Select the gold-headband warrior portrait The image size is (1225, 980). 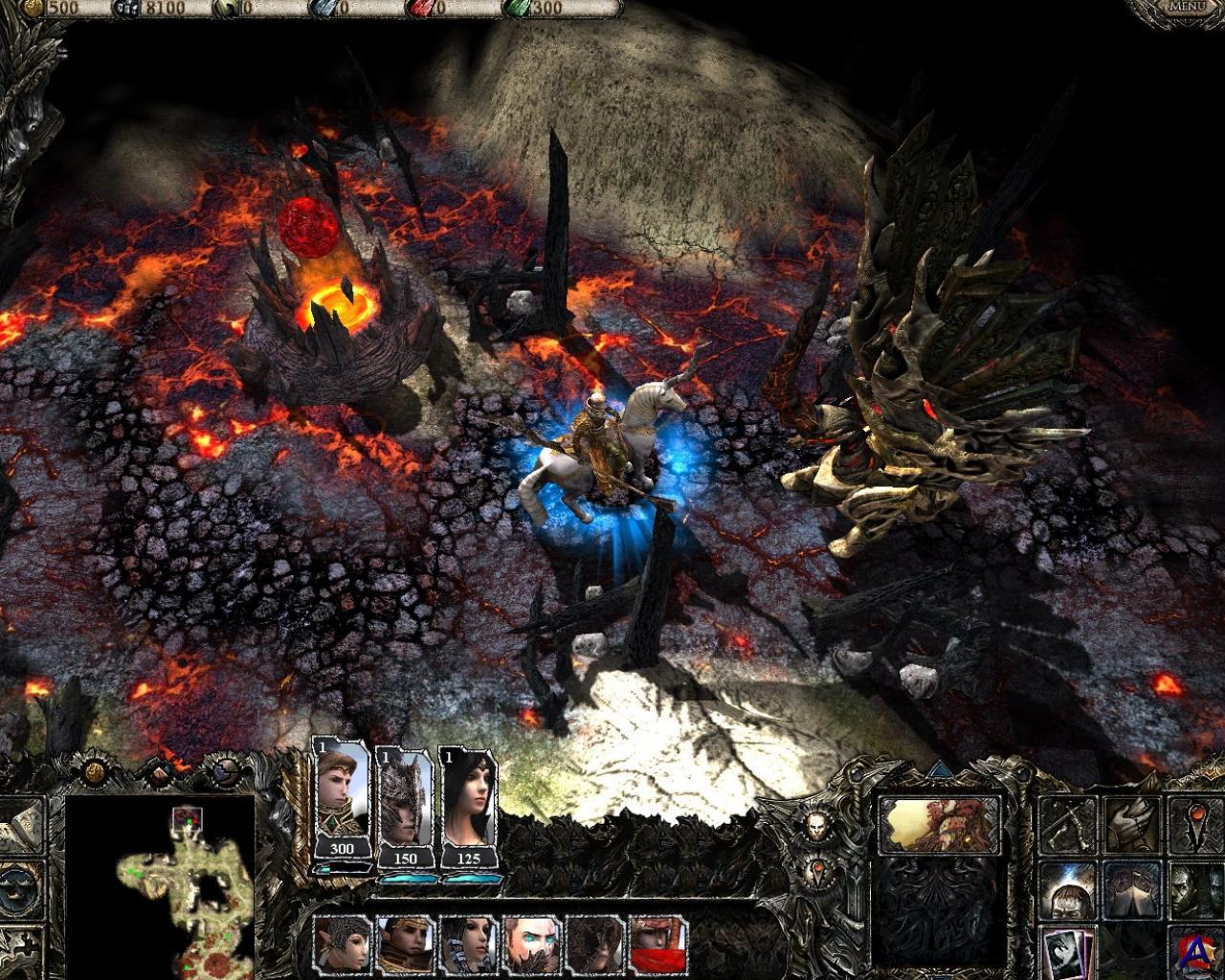click(x=406, y=945)
